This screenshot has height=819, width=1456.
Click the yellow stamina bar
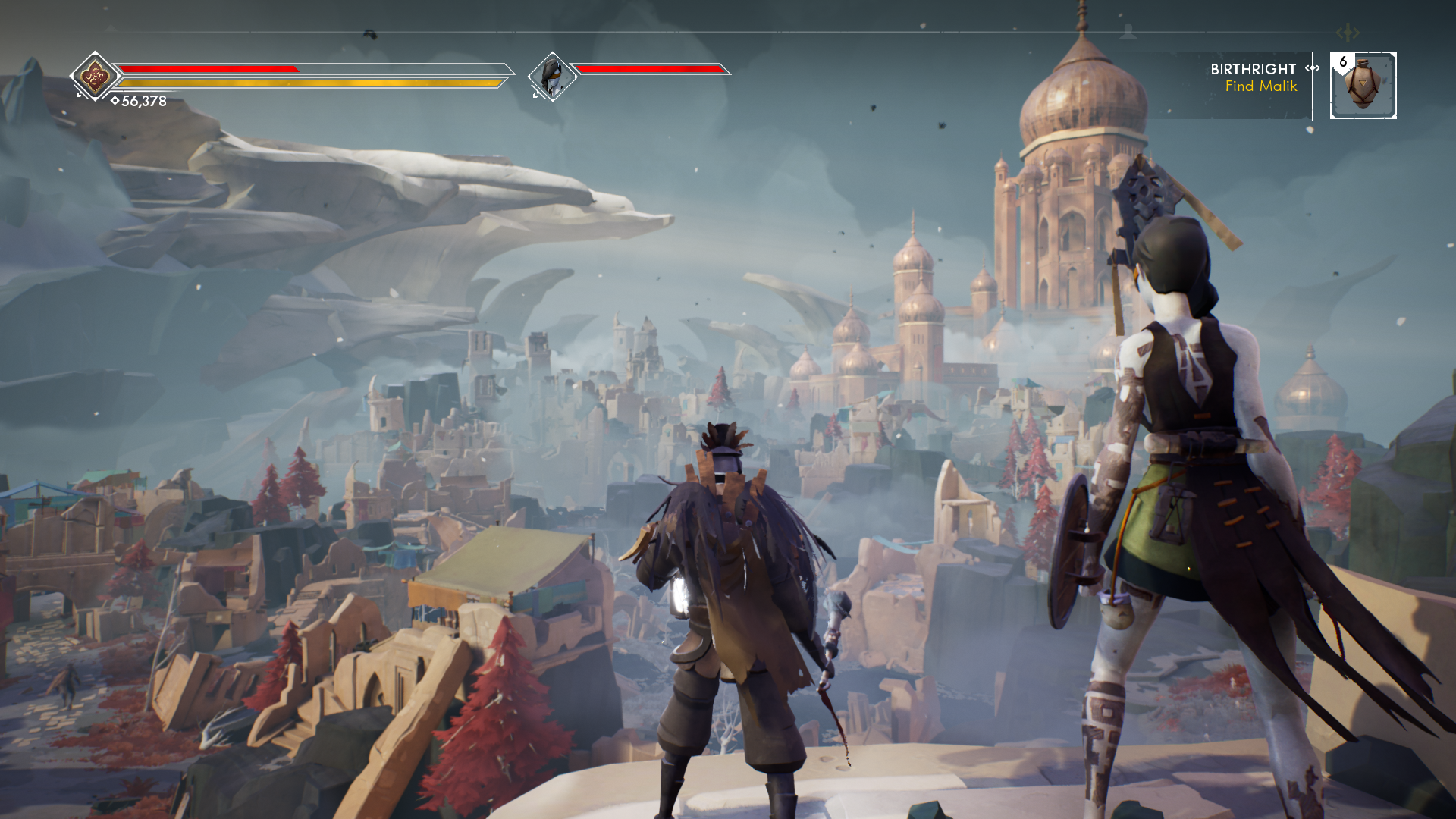coord(311,80)
